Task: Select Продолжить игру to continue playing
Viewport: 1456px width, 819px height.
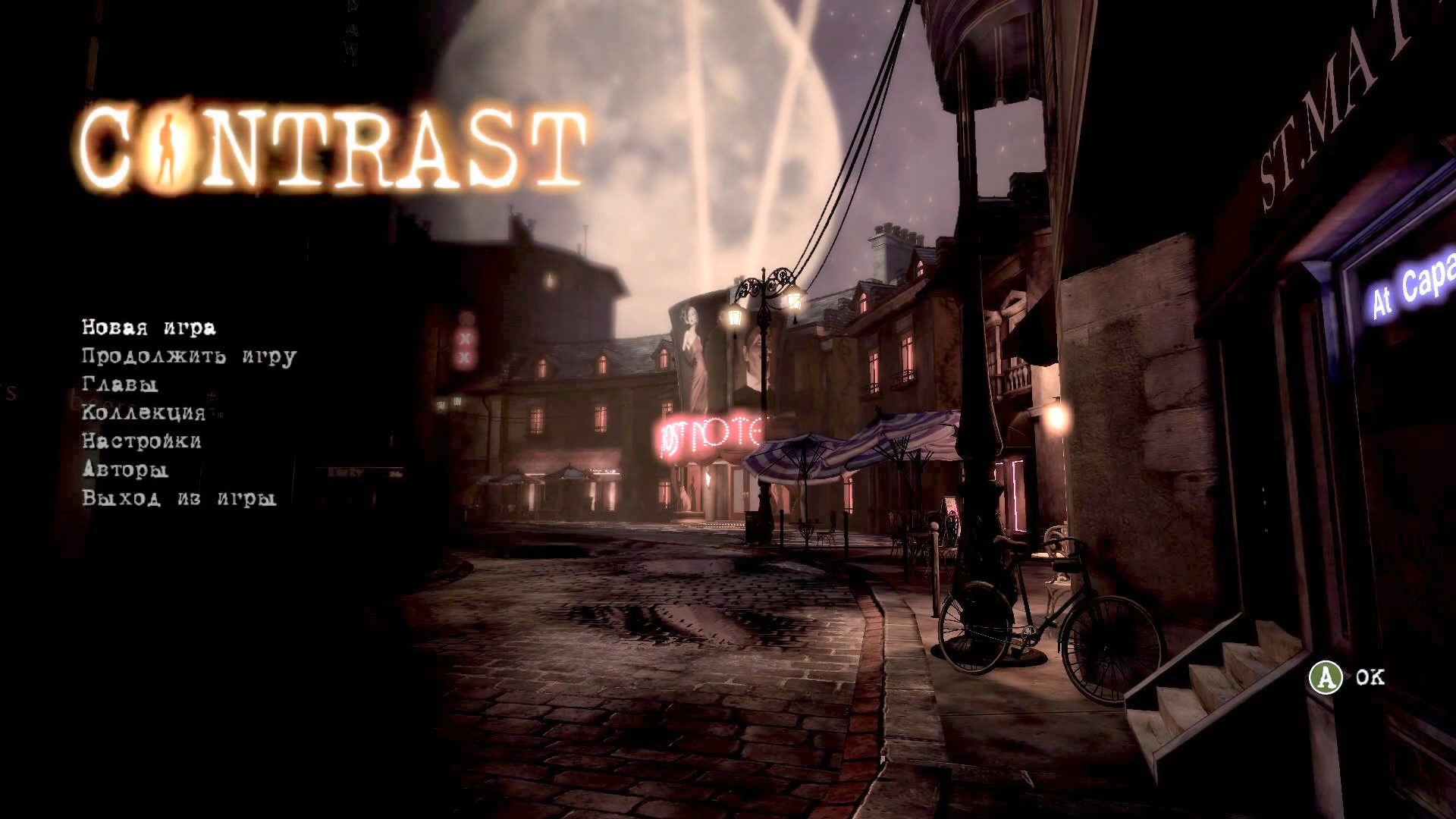Action: (x=188, y=356)
